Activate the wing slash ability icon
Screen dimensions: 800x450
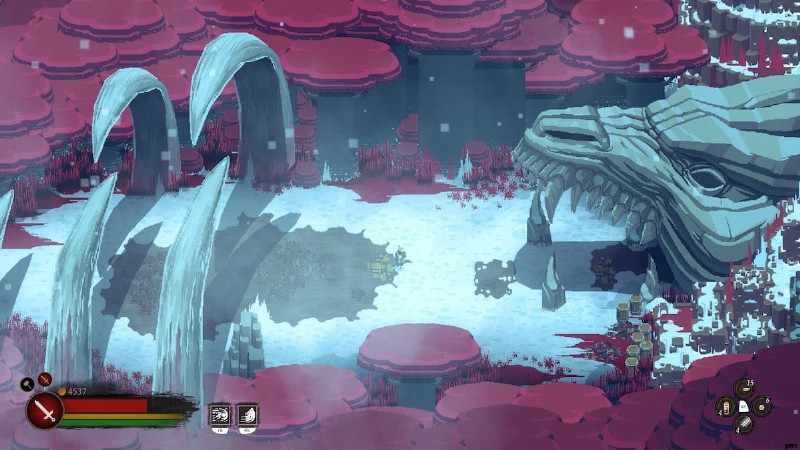[x=246, y=416]
